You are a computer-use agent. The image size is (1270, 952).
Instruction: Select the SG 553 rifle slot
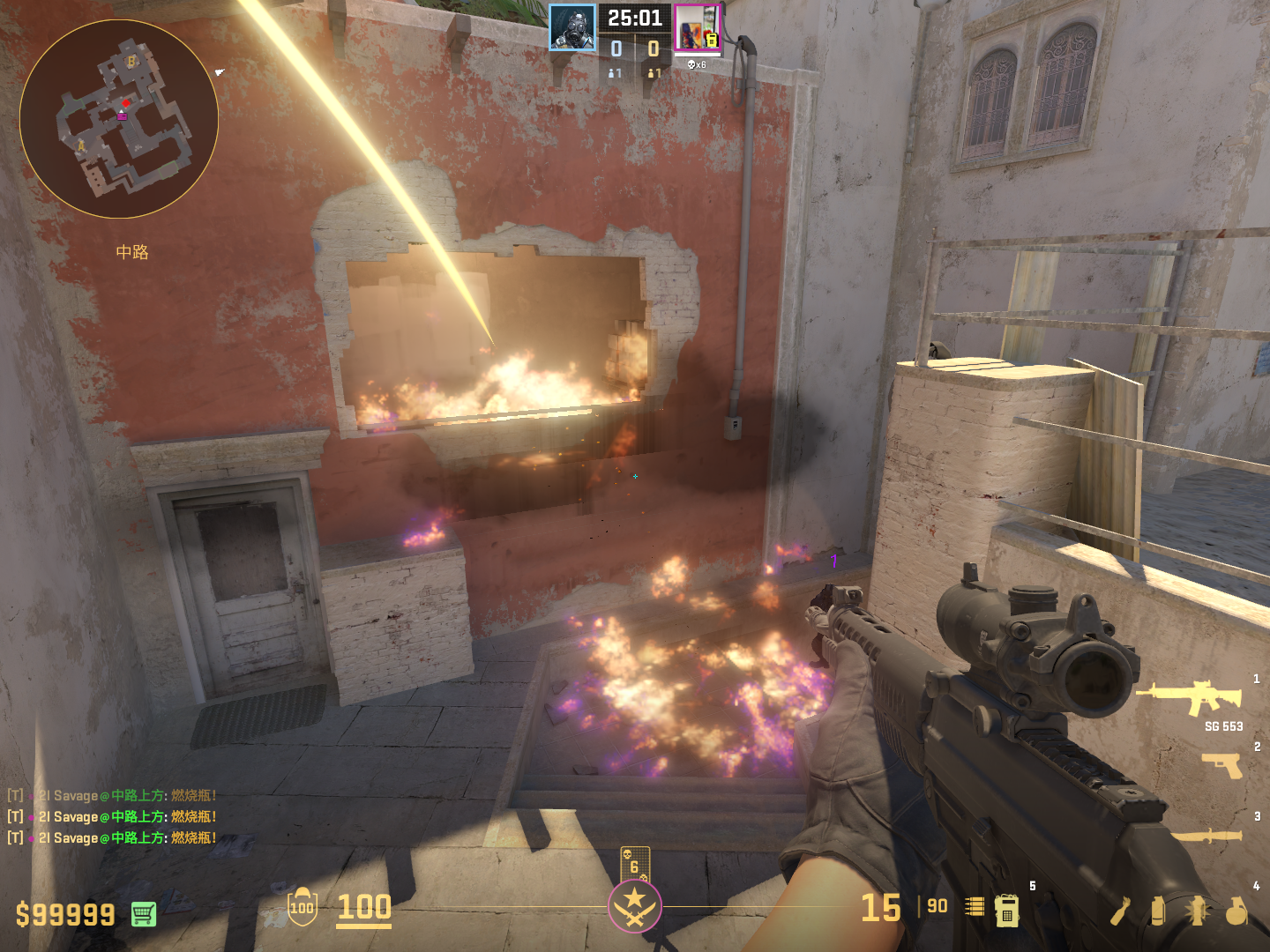point(1191,698)
